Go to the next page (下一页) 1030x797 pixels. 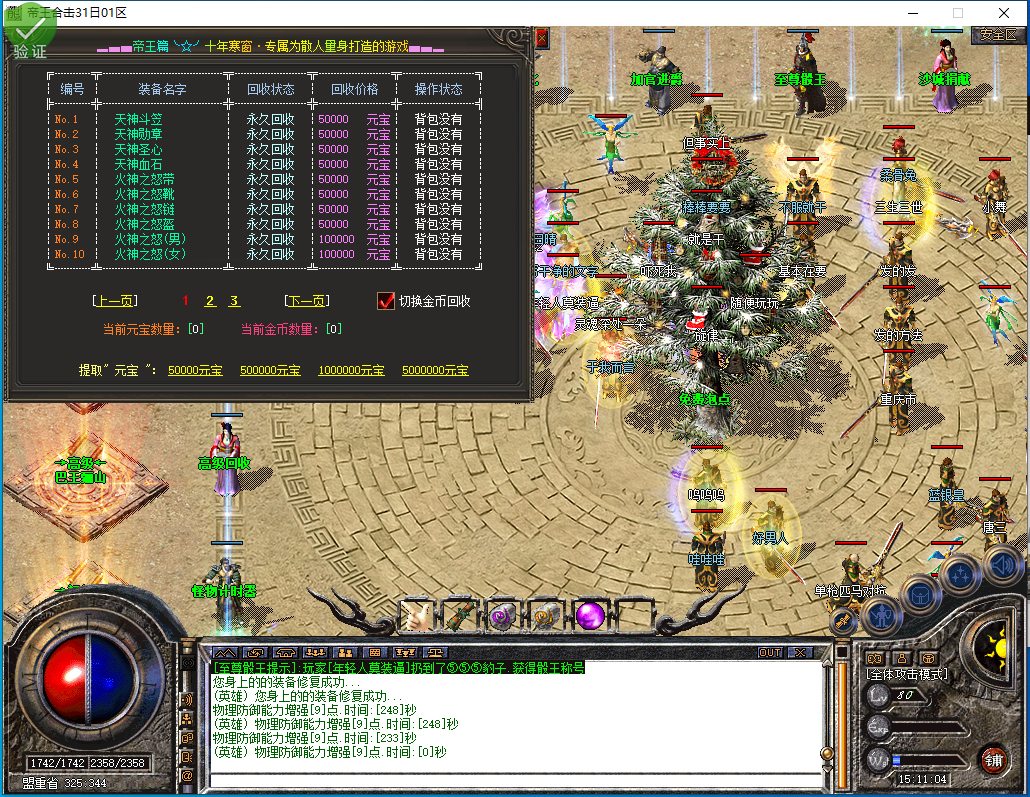point(307,301)
